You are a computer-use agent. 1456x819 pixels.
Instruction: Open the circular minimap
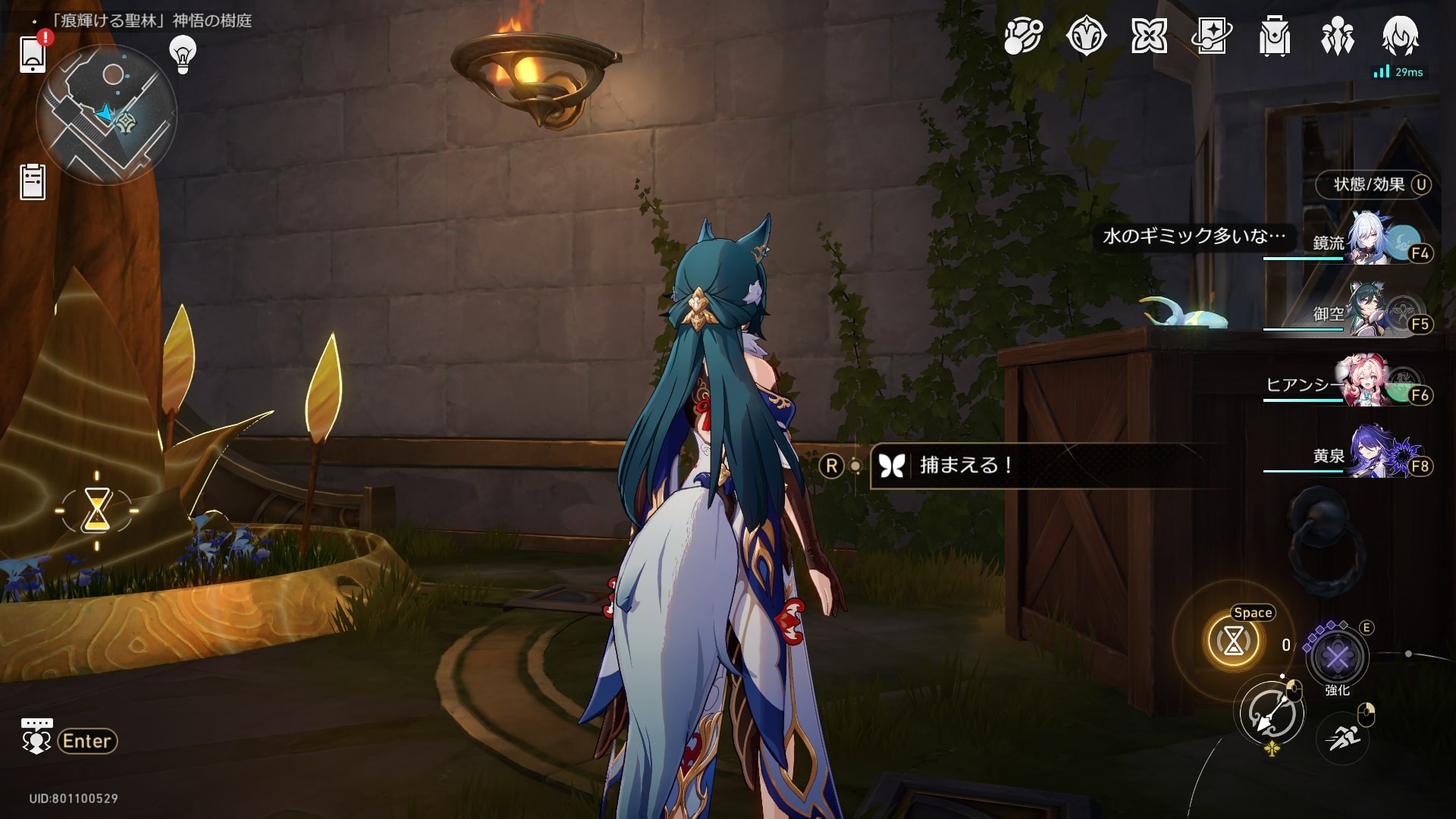[106, 115]
